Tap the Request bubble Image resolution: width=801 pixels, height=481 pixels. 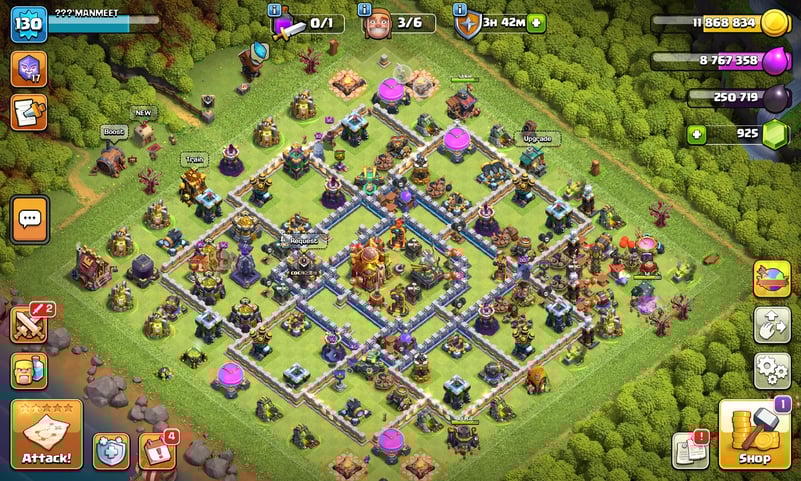point(304,241)
